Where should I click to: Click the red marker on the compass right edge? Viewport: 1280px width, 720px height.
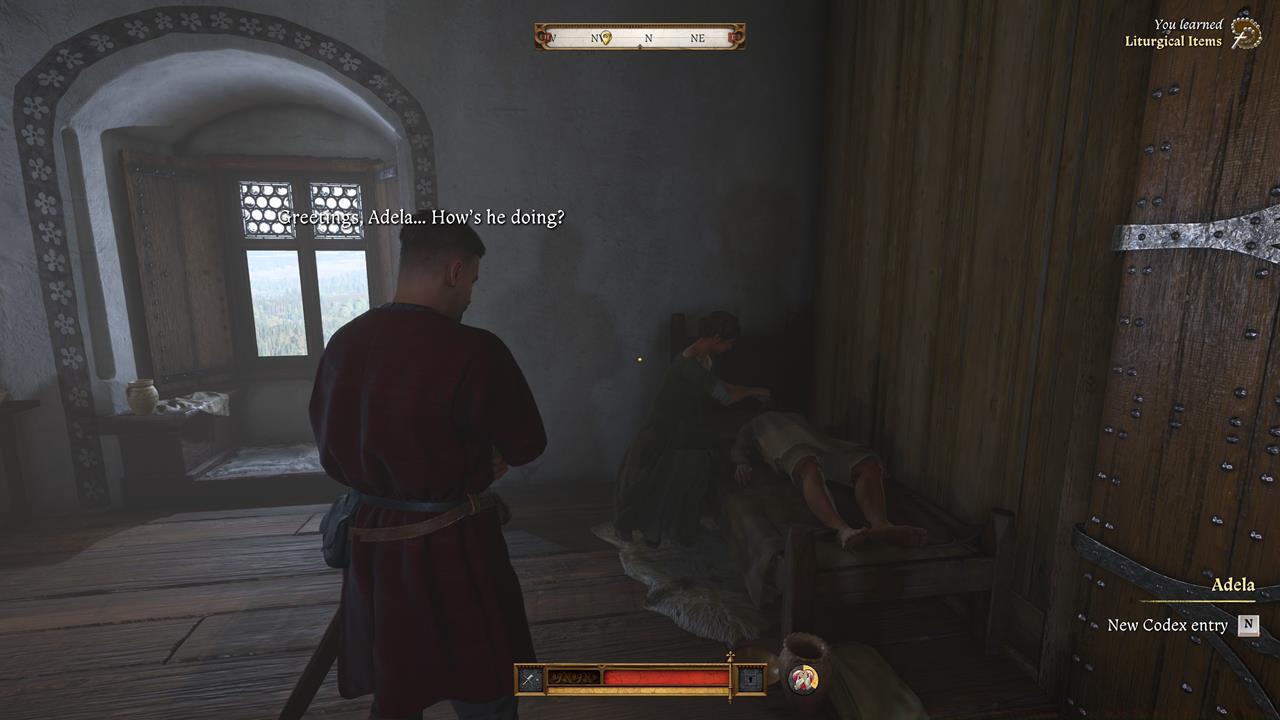click(731, 38)
